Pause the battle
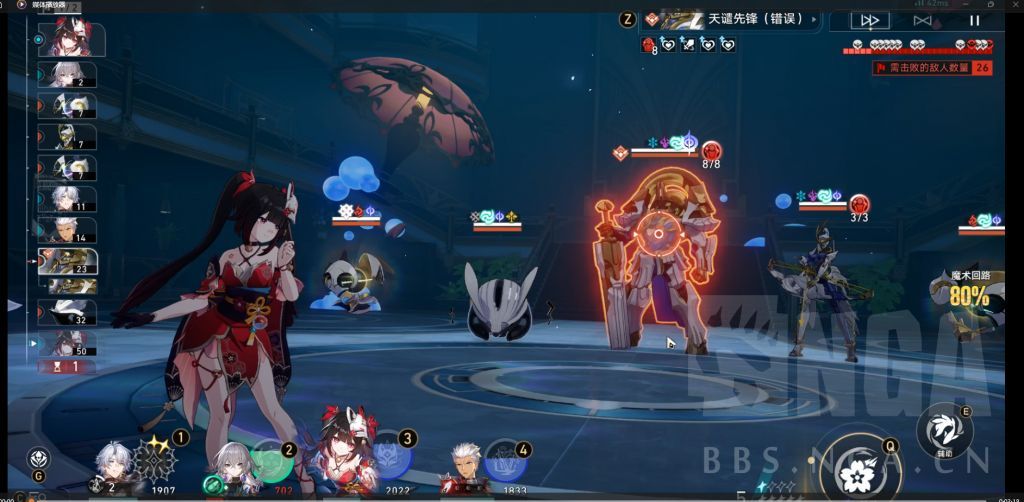 tap(974, 20)
